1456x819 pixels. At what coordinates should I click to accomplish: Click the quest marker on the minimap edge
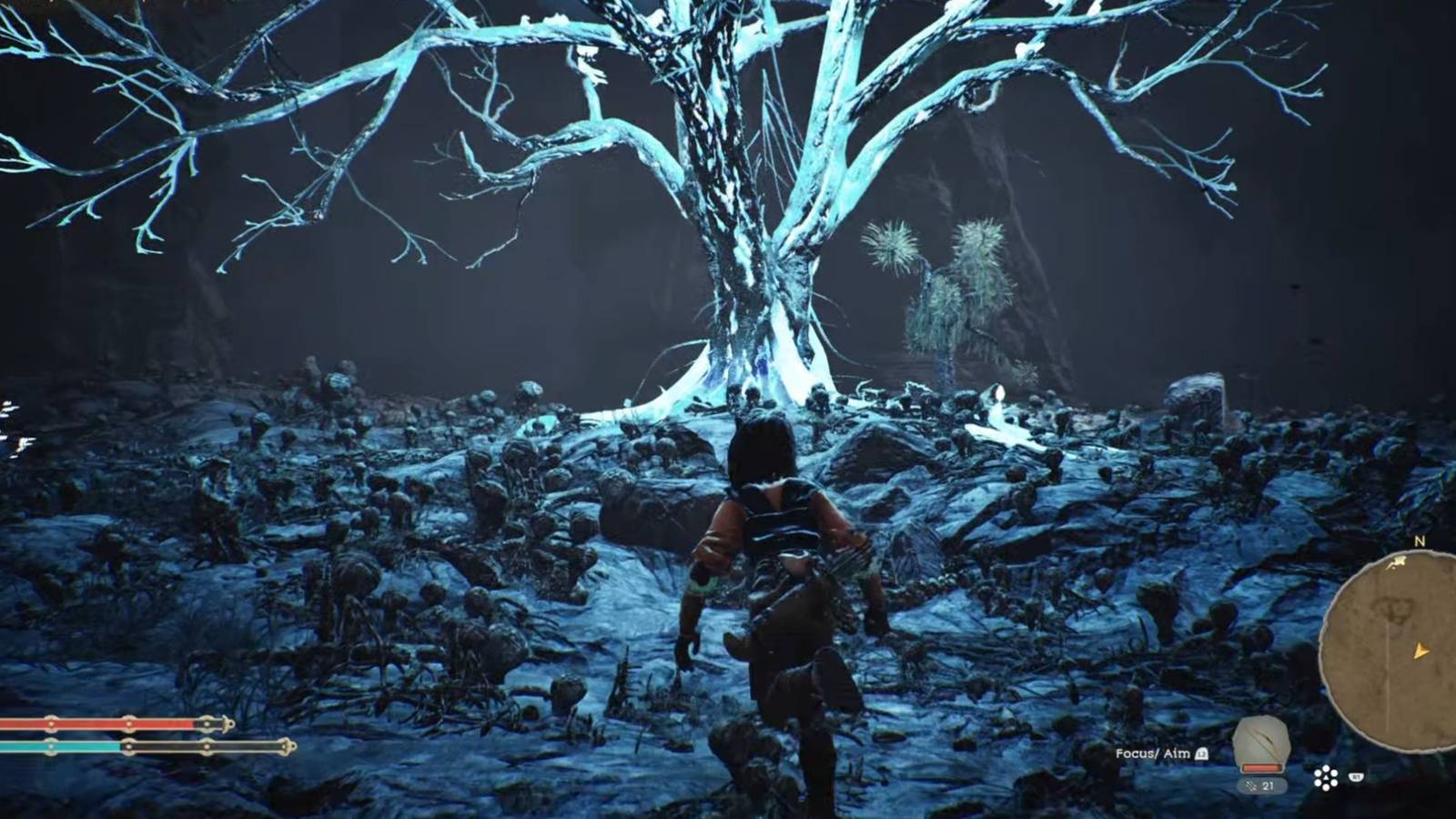pos(1399,561)
